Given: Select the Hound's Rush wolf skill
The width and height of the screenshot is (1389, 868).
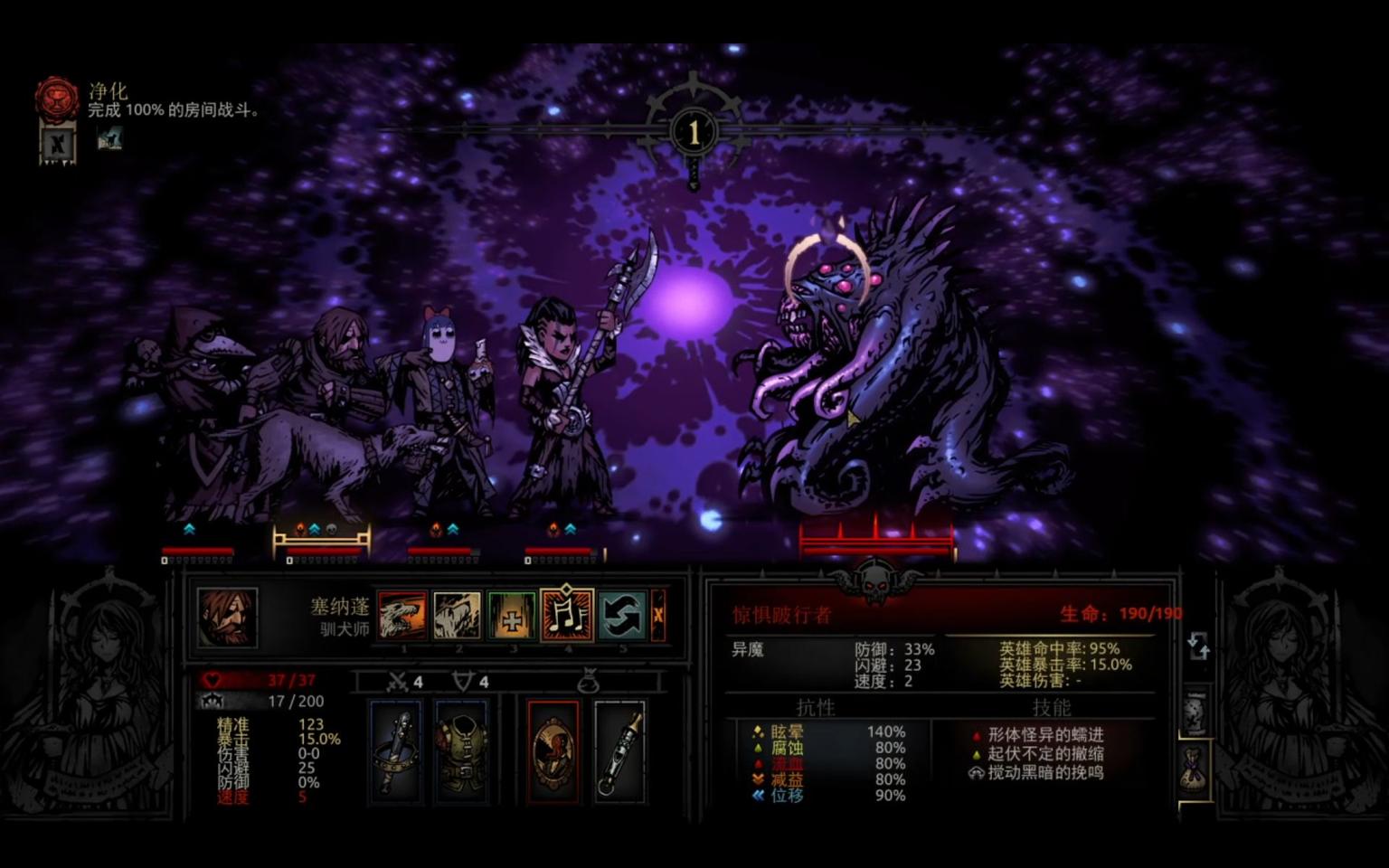Looking at the screenshot, I should coord(402,616).
